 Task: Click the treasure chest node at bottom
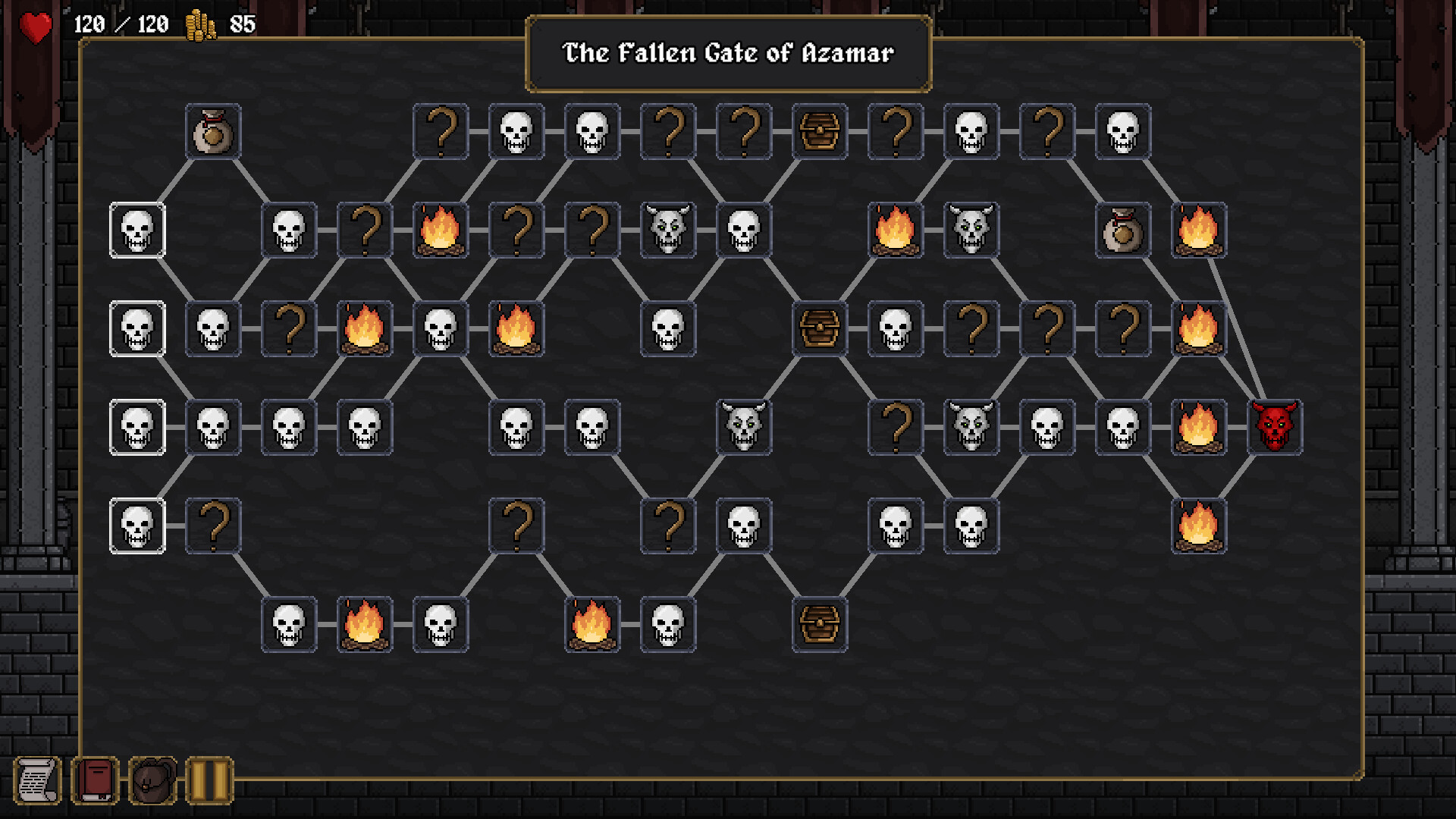pyautogui.click(x=820, y=626)
